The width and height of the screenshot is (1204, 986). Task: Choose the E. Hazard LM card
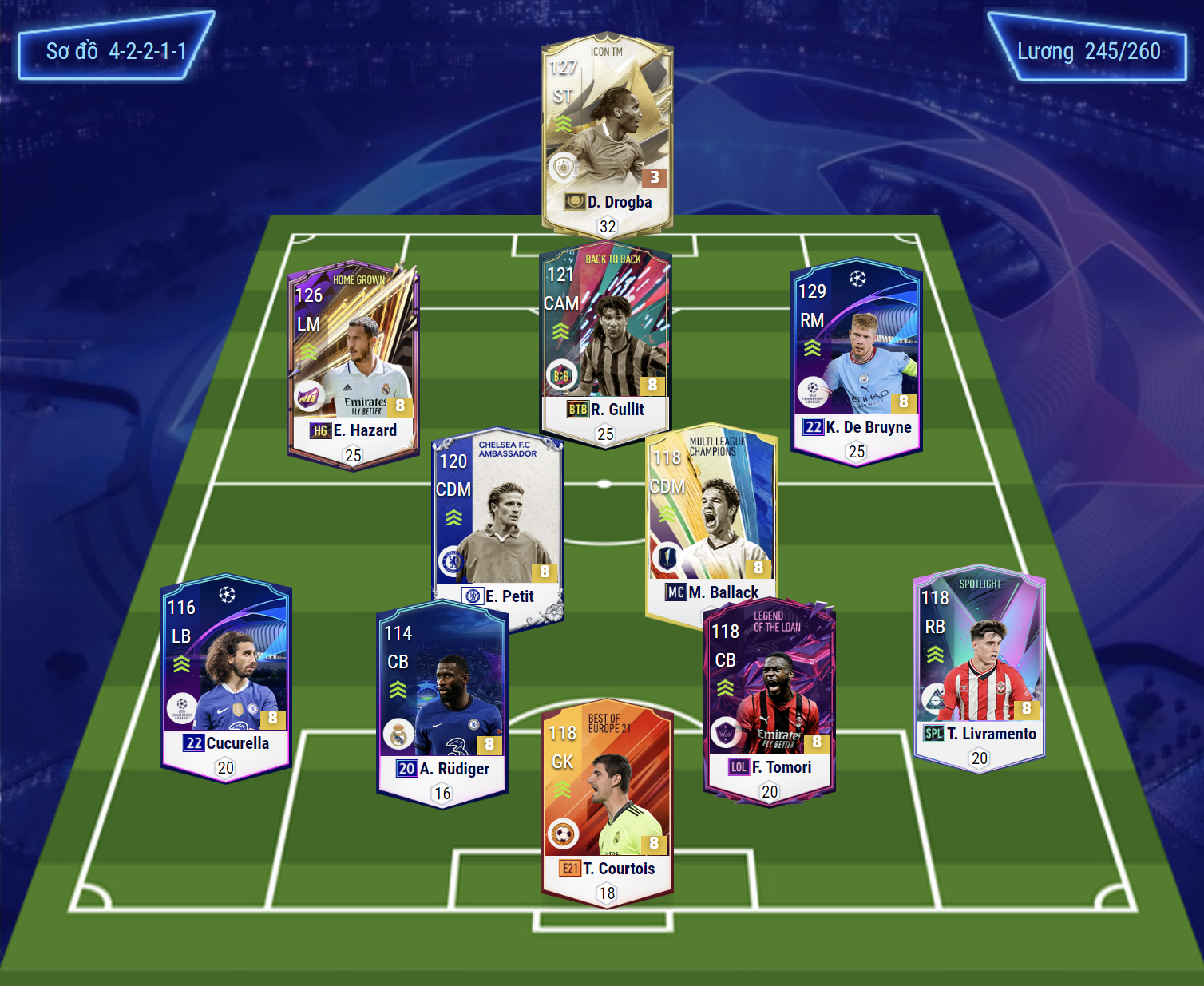click(353, 363)
